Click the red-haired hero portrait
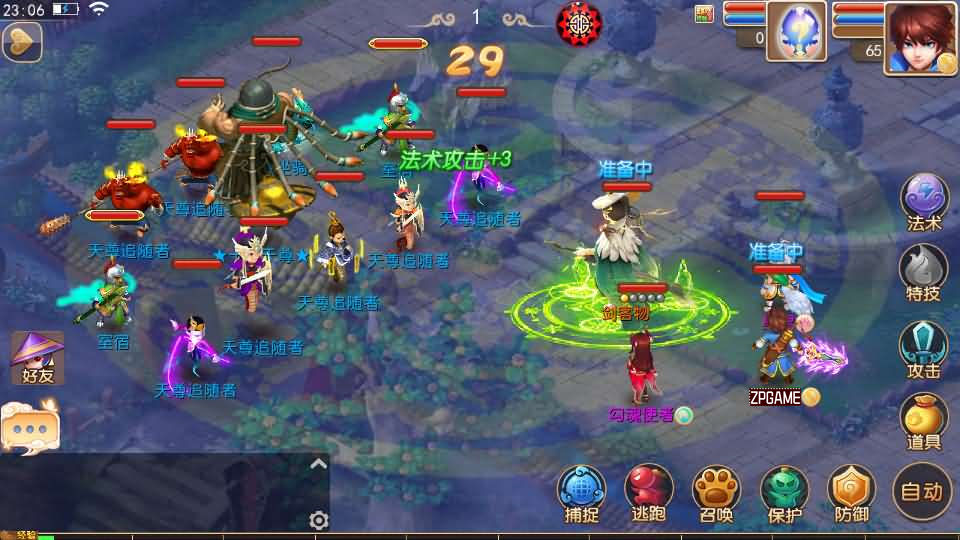Viewport: 960px width, 540px height. pyautogui.click(x=920, y=38)
